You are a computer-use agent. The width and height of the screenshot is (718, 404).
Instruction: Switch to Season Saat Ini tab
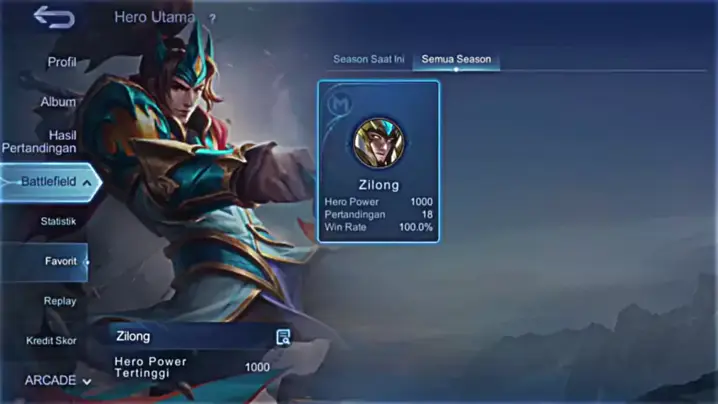(368, 59)
